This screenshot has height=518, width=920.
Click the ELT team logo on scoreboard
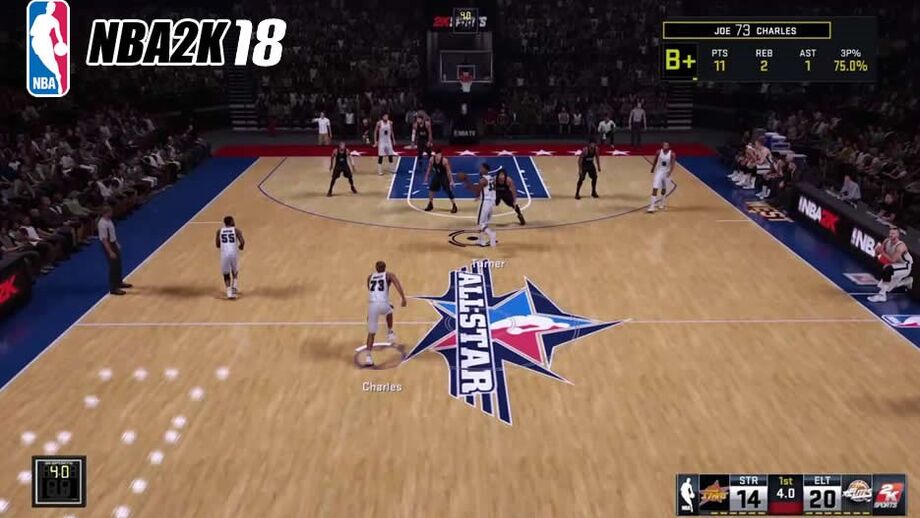click(856, 494)
